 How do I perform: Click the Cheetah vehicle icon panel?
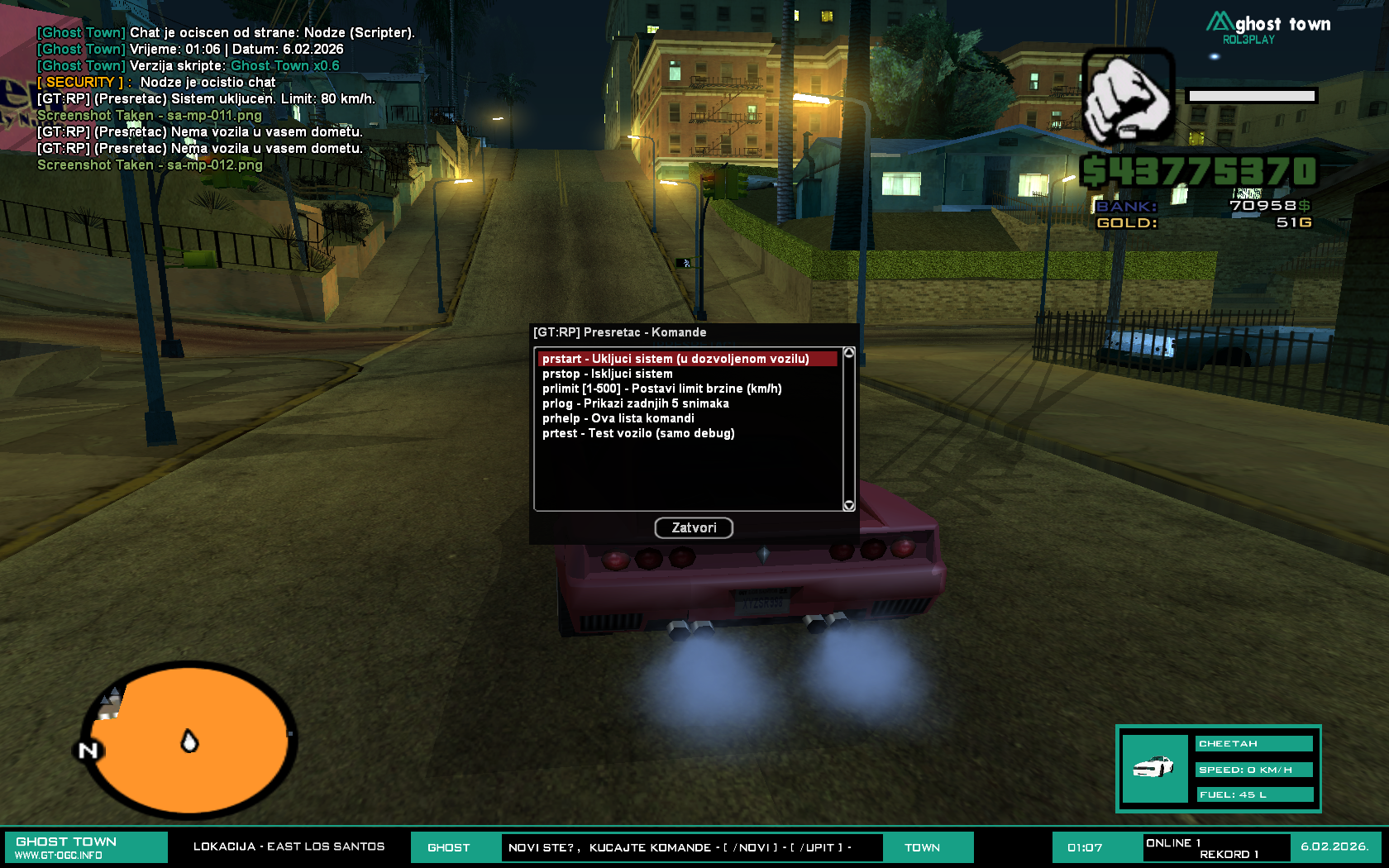click(1154, 769)
